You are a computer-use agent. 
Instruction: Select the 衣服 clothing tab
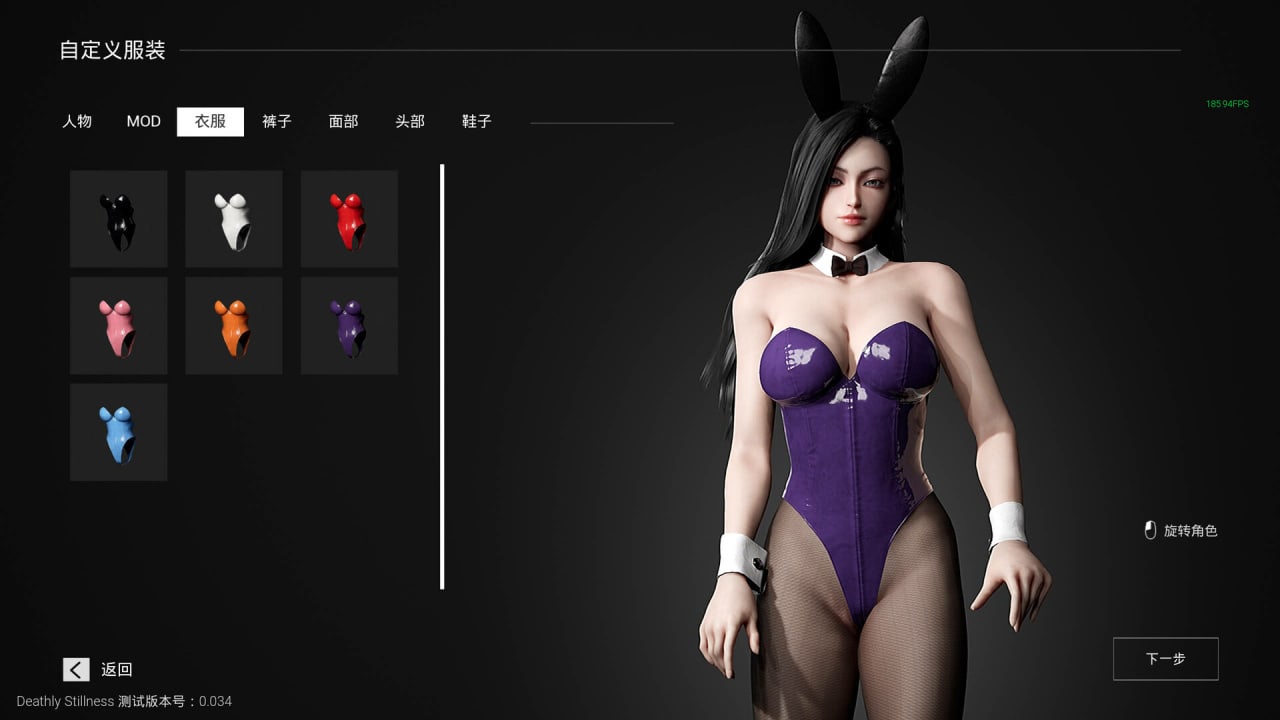coord(210,121)
